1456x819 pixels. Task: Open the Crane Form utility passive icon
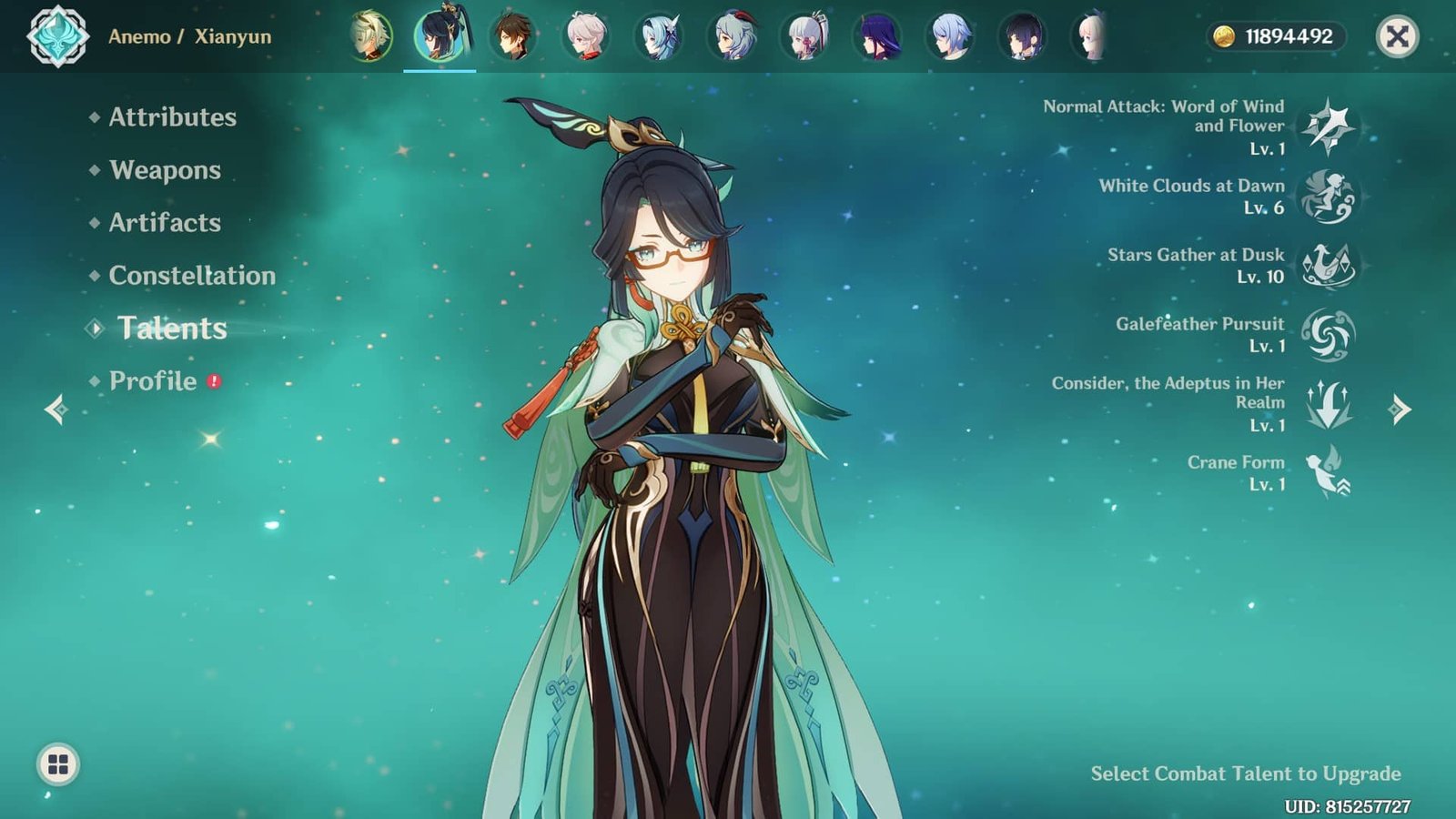1328,473
